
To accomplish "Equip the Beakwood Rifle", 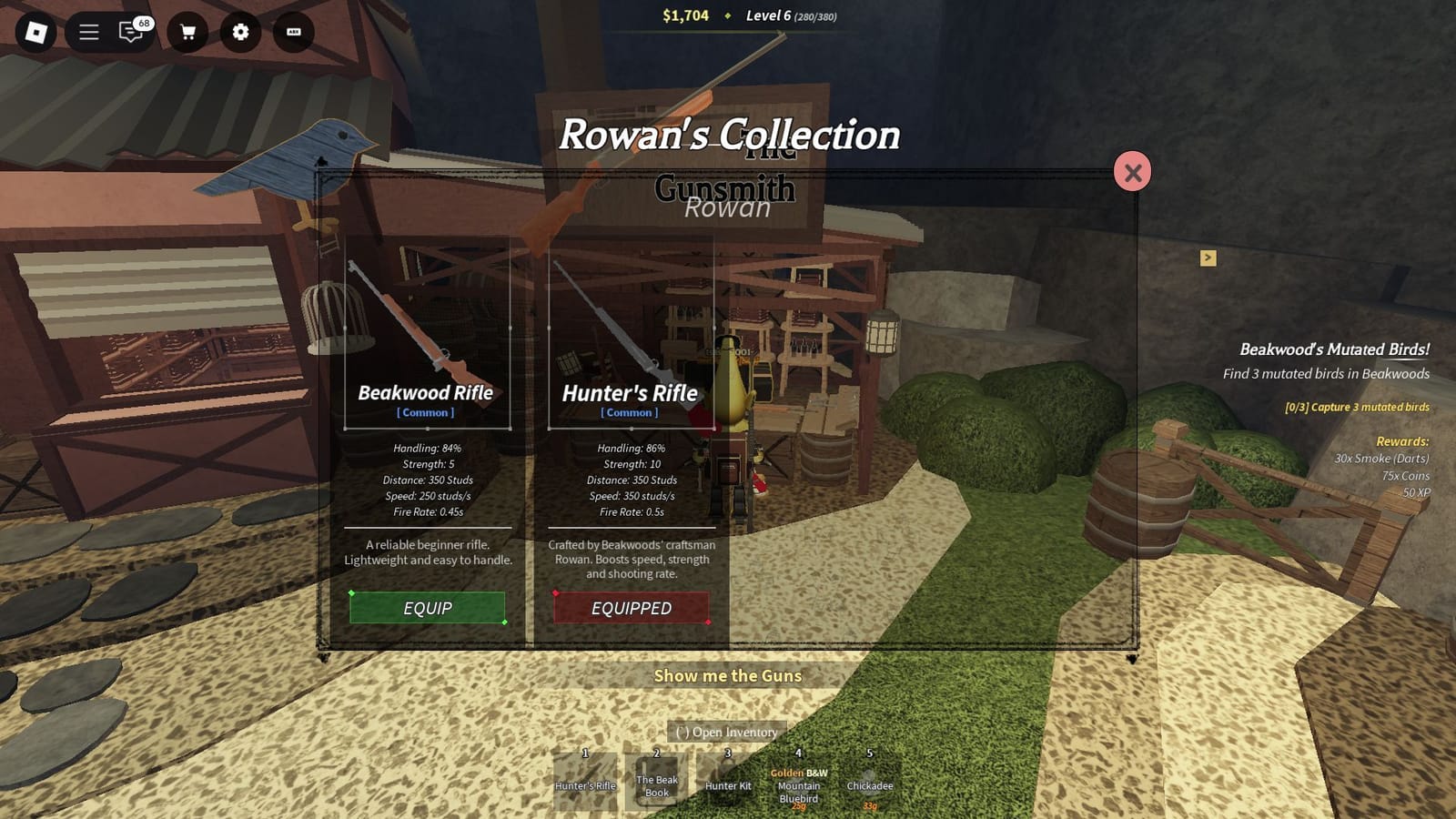I will pos(428,608).
